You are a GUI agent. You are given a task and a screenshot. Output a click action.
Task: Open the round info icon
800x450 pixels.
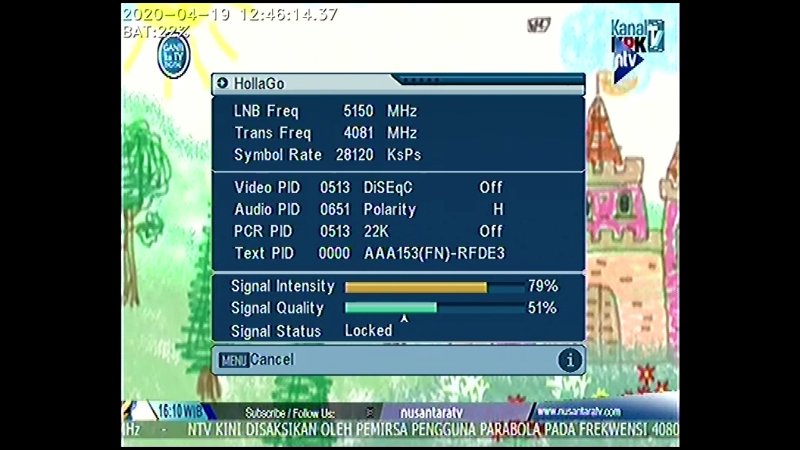[570, 360]
